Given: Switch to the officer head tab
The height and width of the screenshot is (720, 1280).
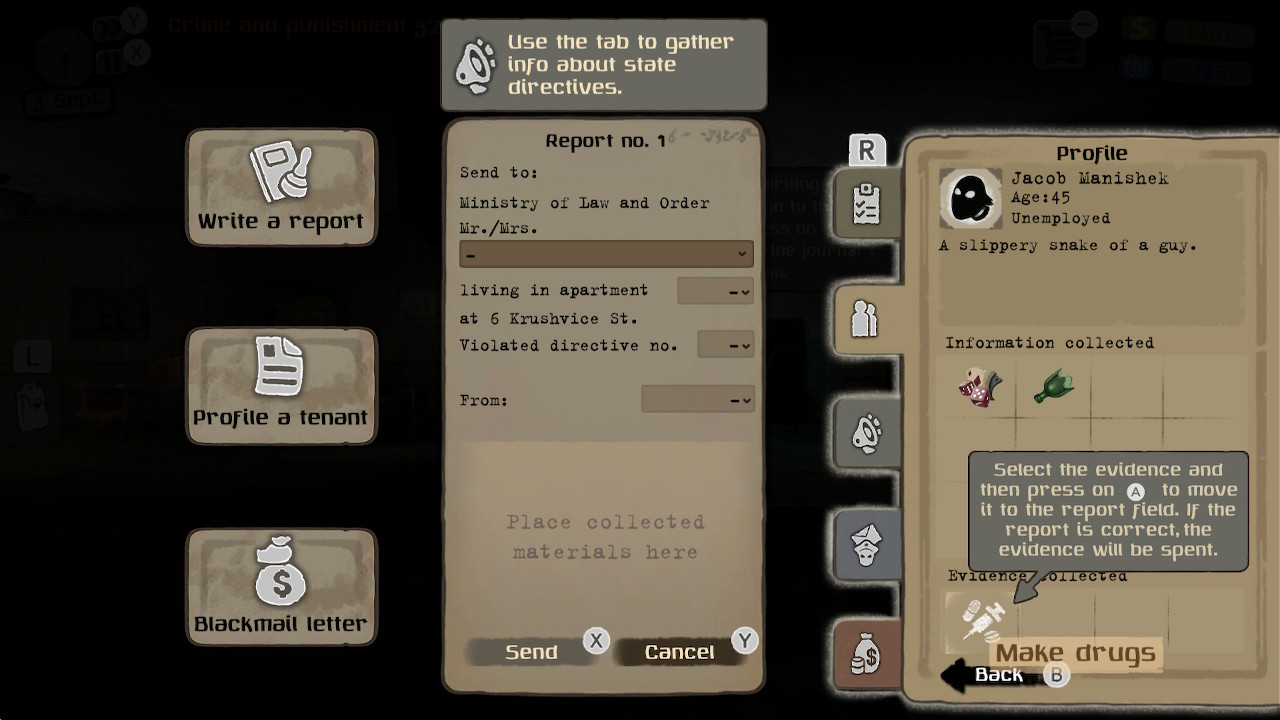Looking at the screenshot, I should click(866, 543).
